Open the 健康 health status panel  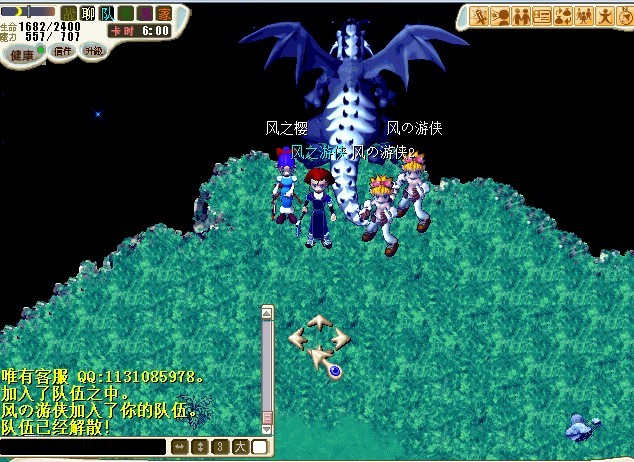click(x=20, y=56)
